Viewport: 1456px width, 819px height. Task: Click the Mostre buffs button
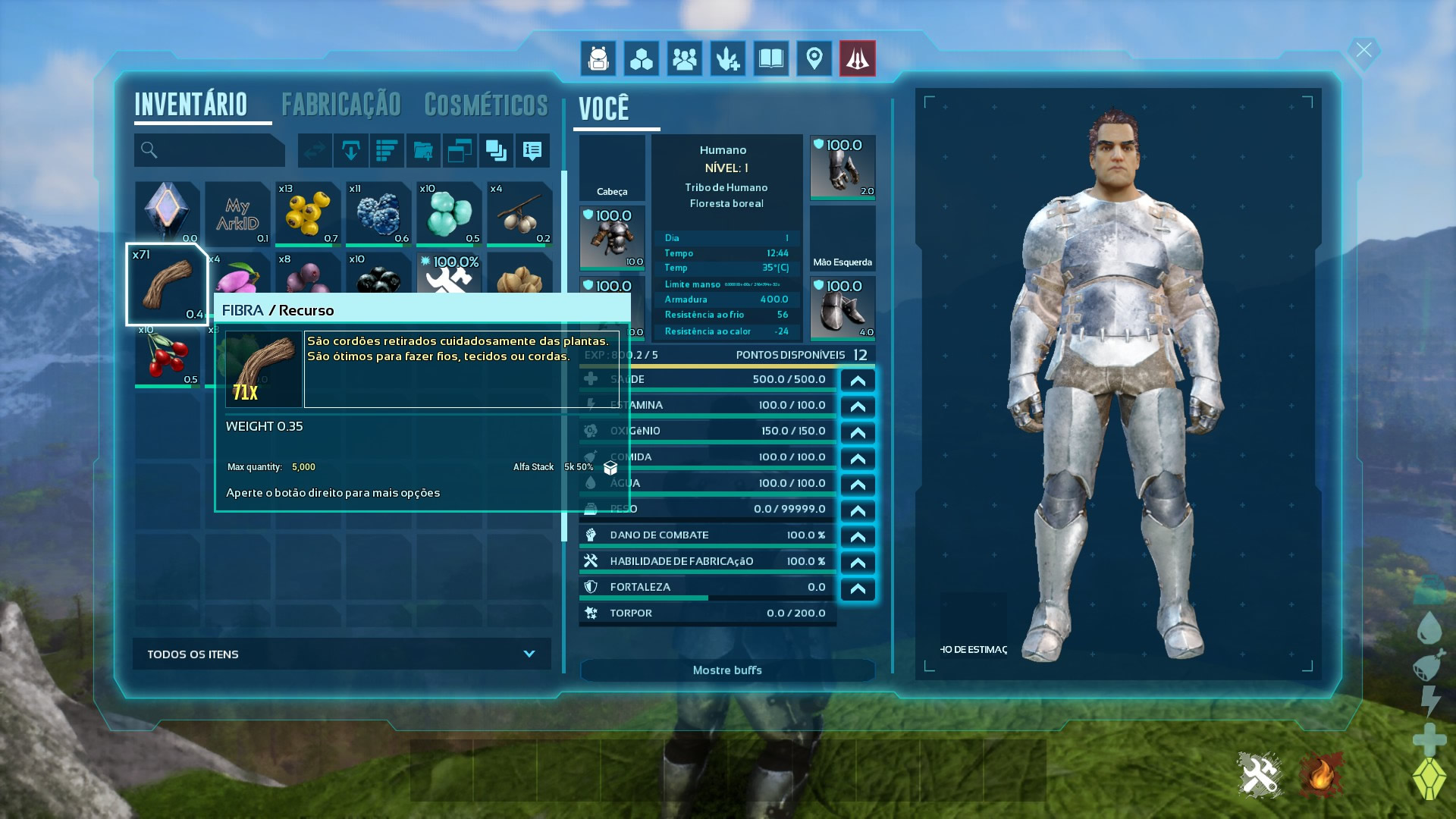727,670
